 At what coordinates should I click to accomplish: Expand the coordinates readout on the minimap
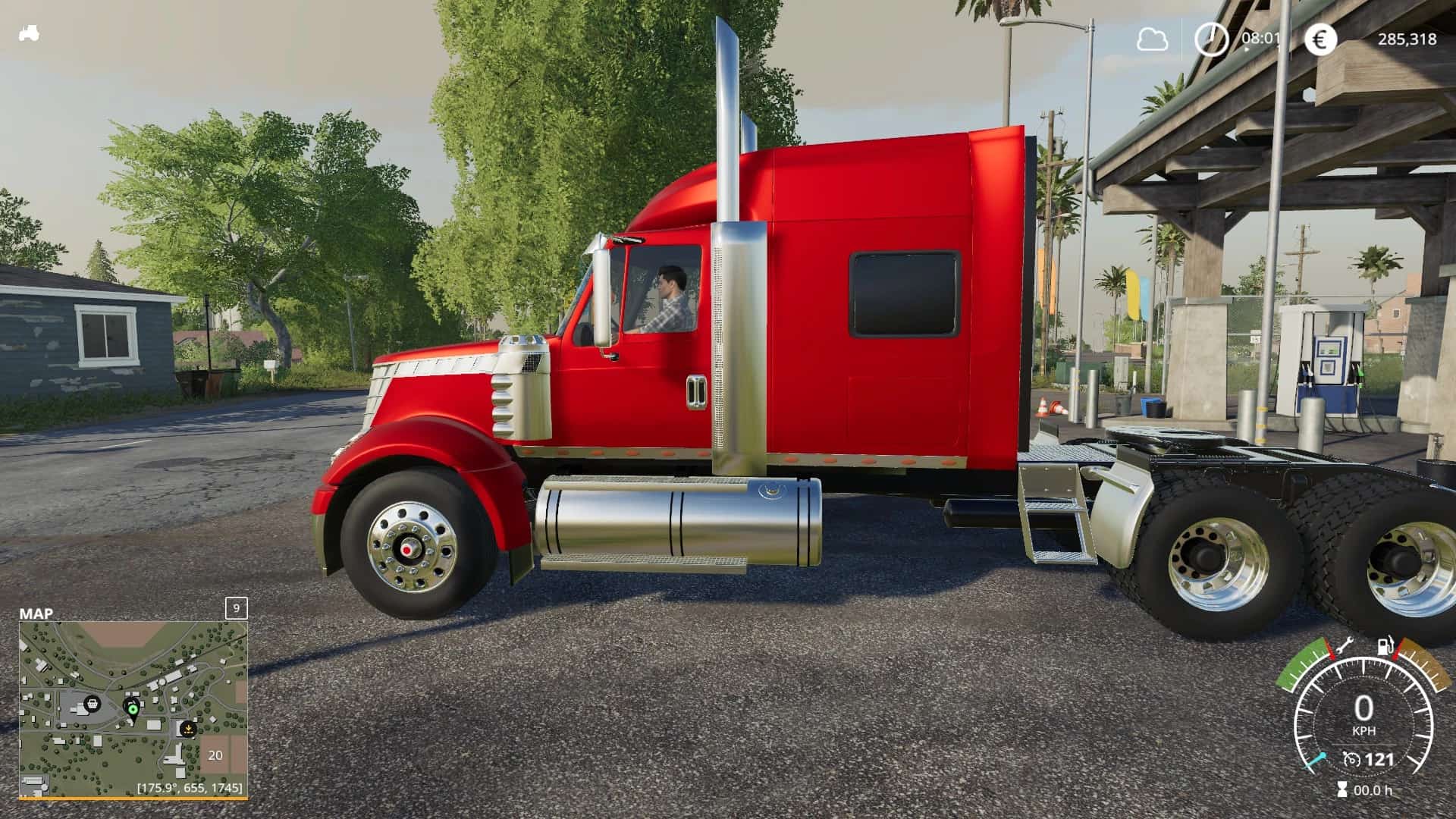(x=189, y=789)
